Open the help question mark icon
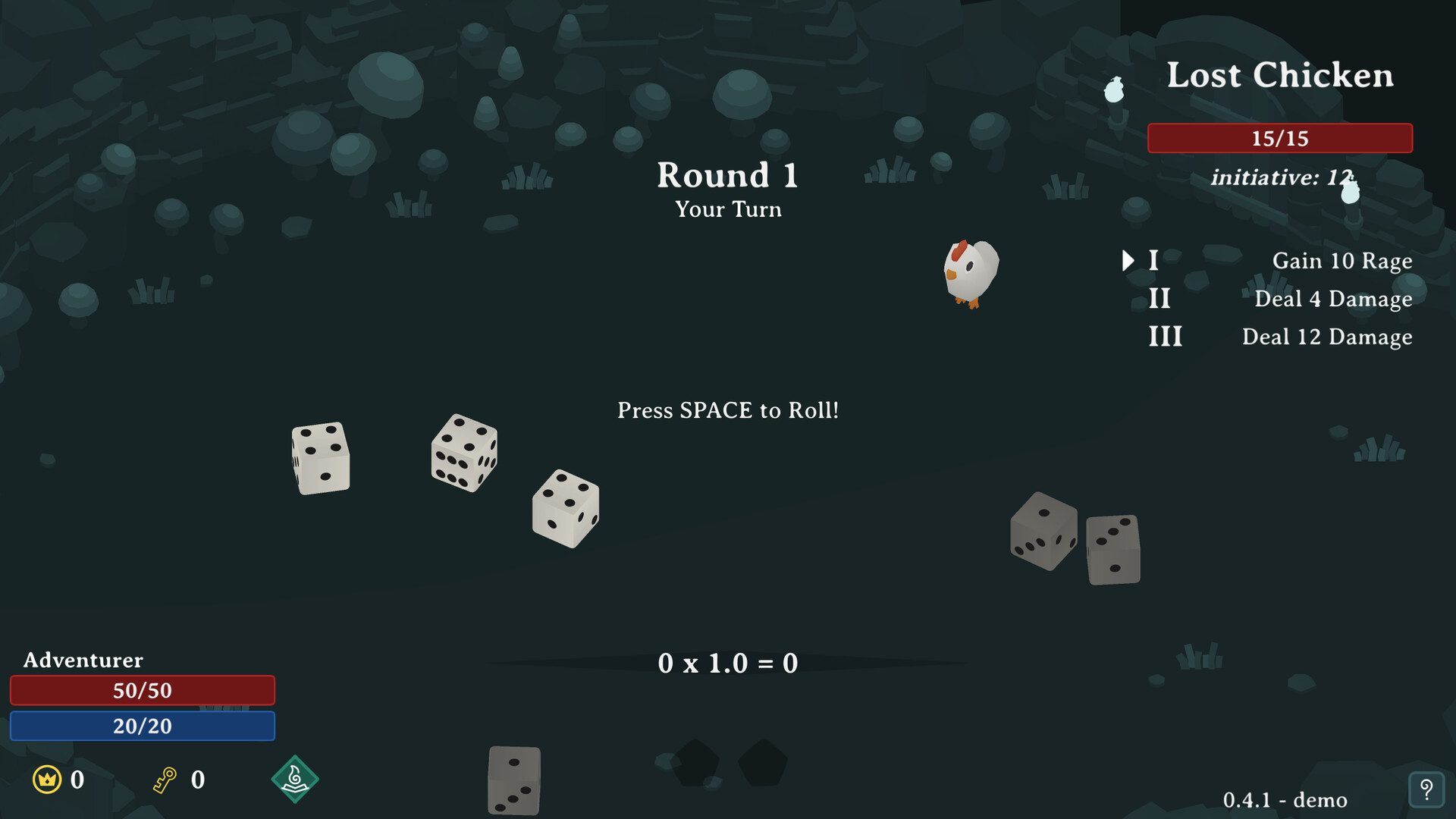 tap(1429, 789)
